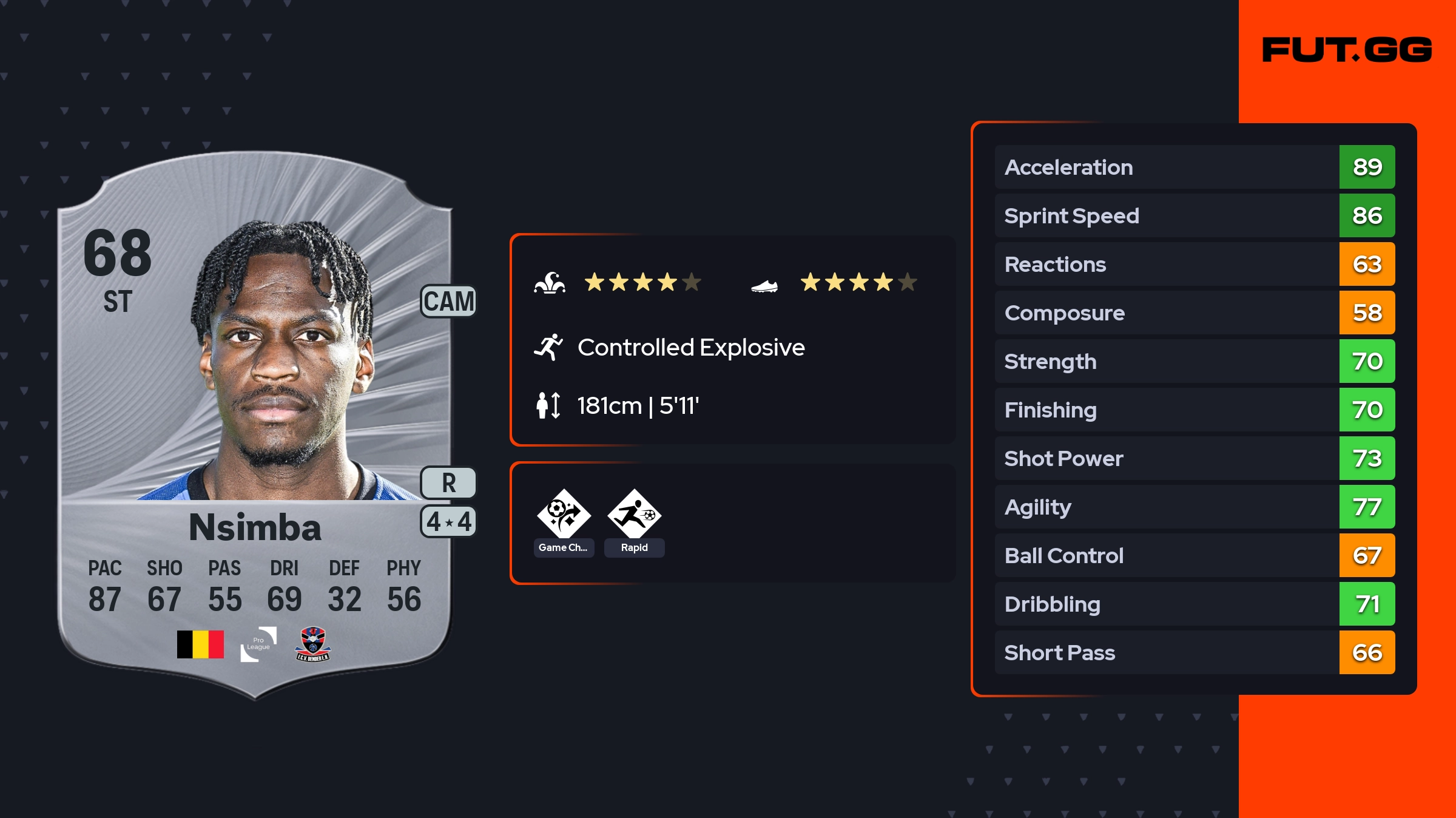The image size is (1456, 818).
Task: Select the Reactions stat row
Action: pos(1194,264)
